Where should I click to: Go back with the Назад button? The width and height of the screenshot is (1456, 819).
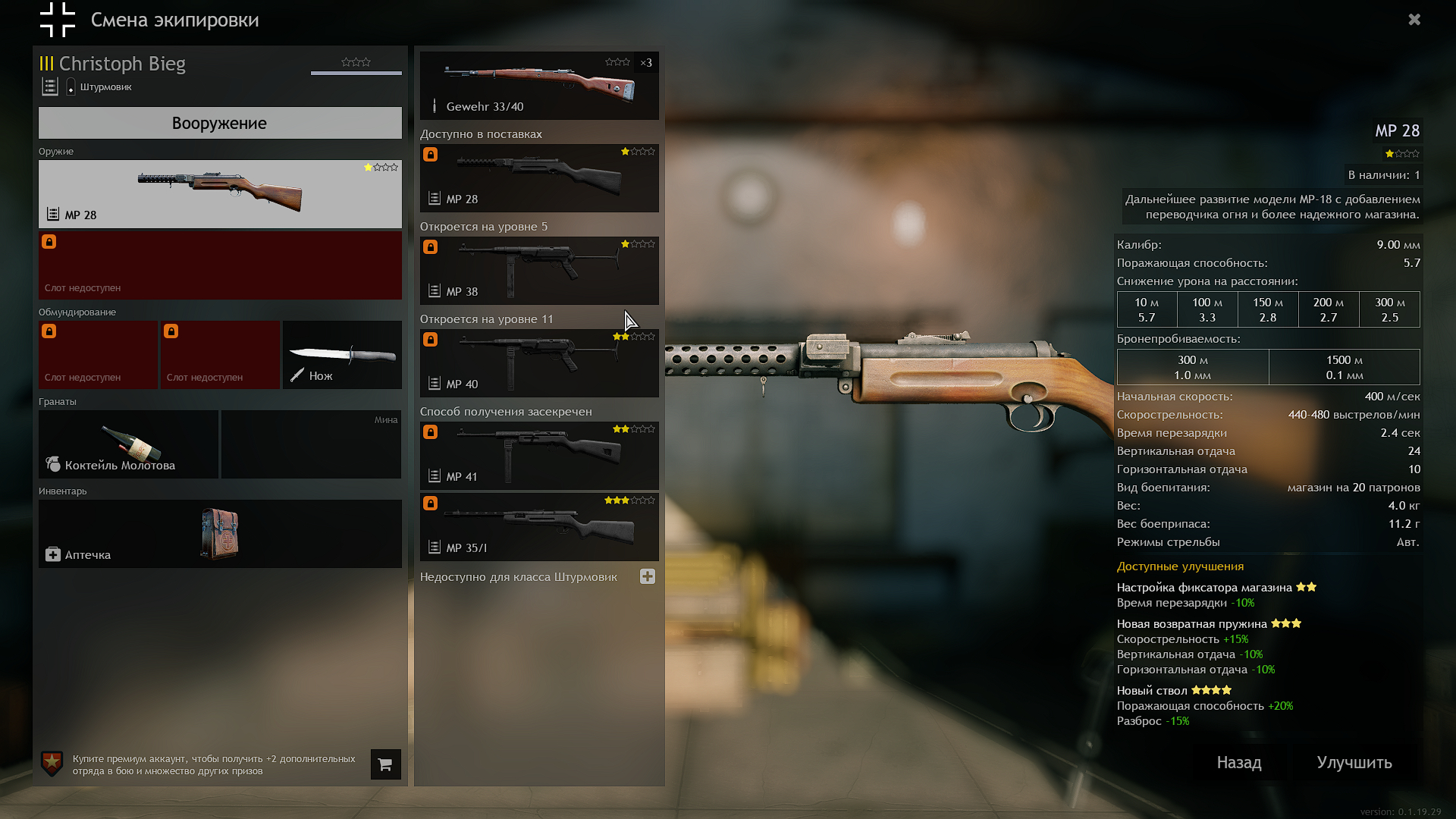pos(1239,763)
